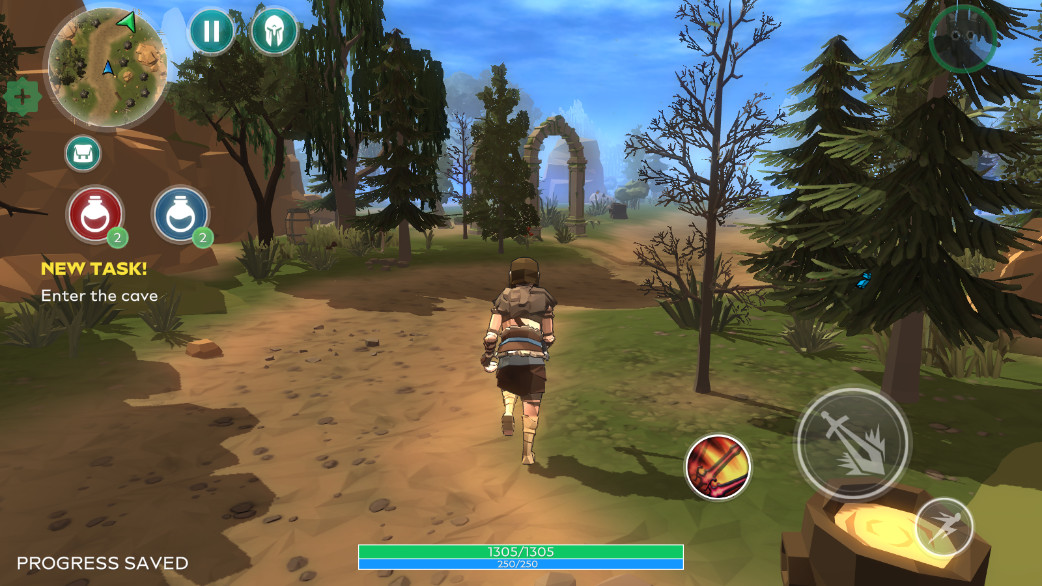Image resolution: width=1042 pixels, height=586 pixels.
Task: Open the inventory bag
Action: pos(83,153)
